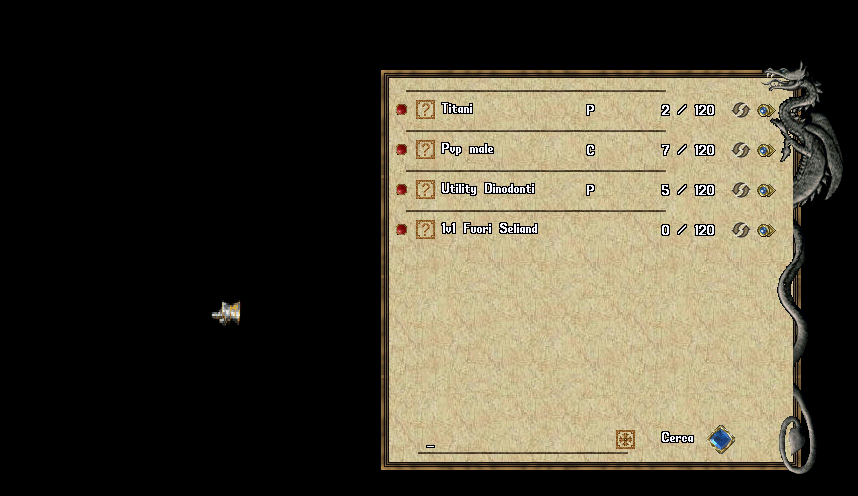The width and height of the screenshot is (858, 496).
Task: Open the question mark icon for Pvp male
Action: (425, 150)
